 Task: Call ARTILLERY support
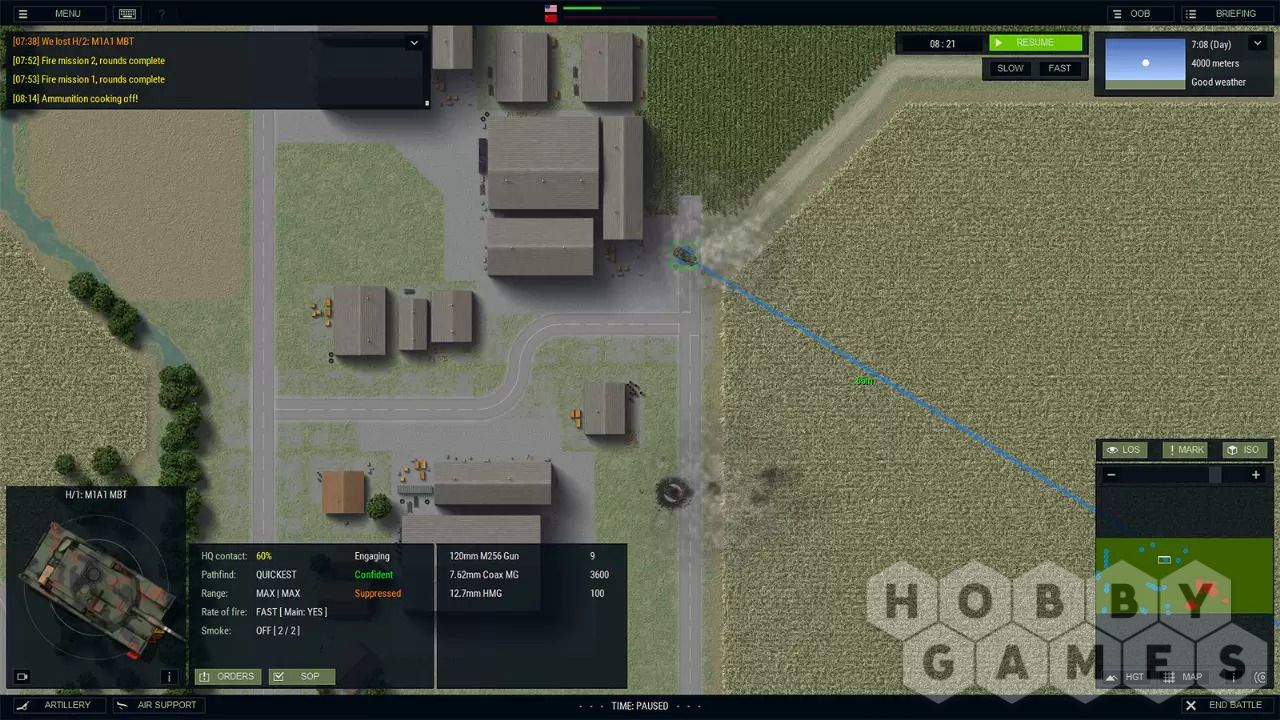tap(58, 705)
